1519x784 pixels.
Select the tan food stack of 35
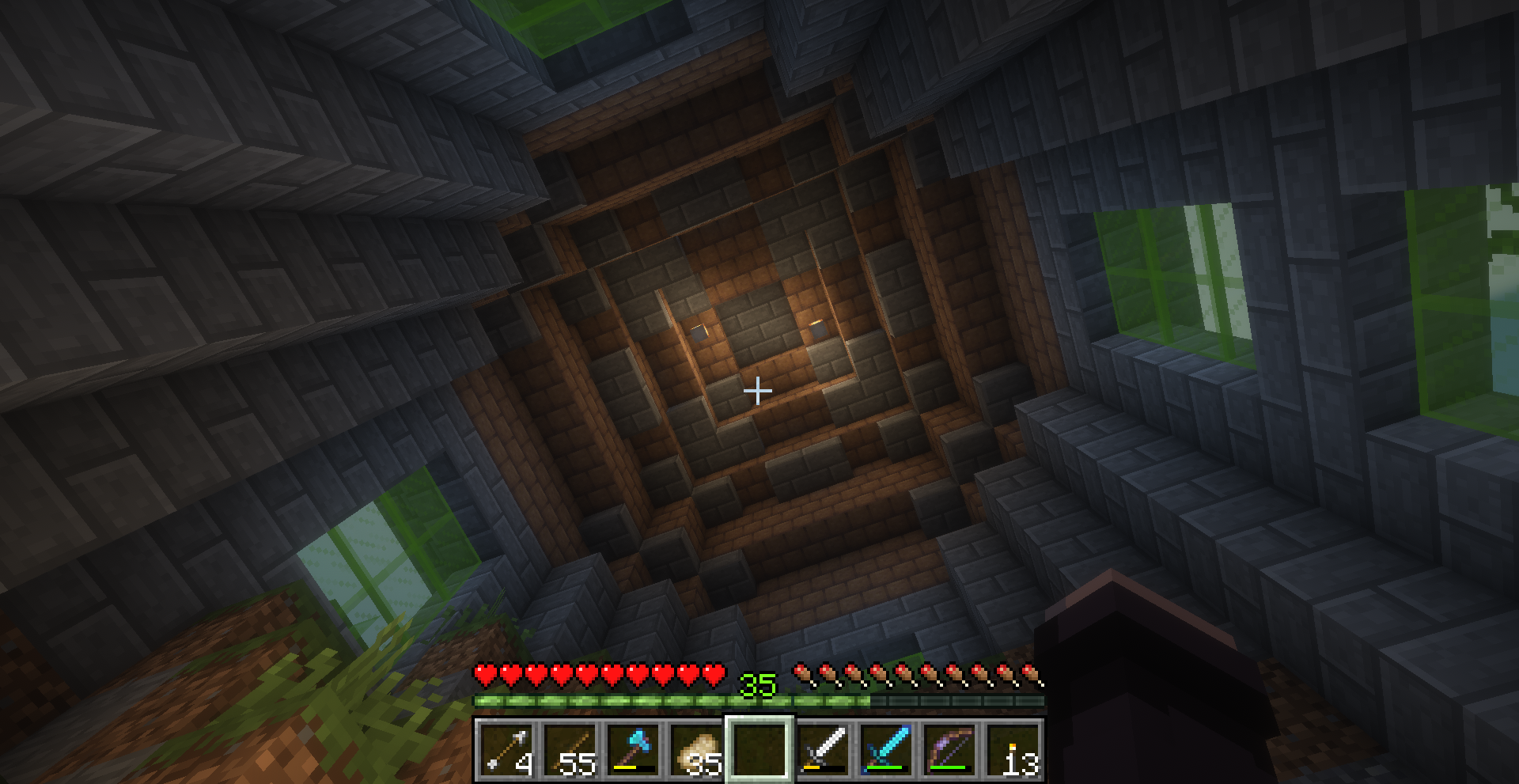pos(695,749)
